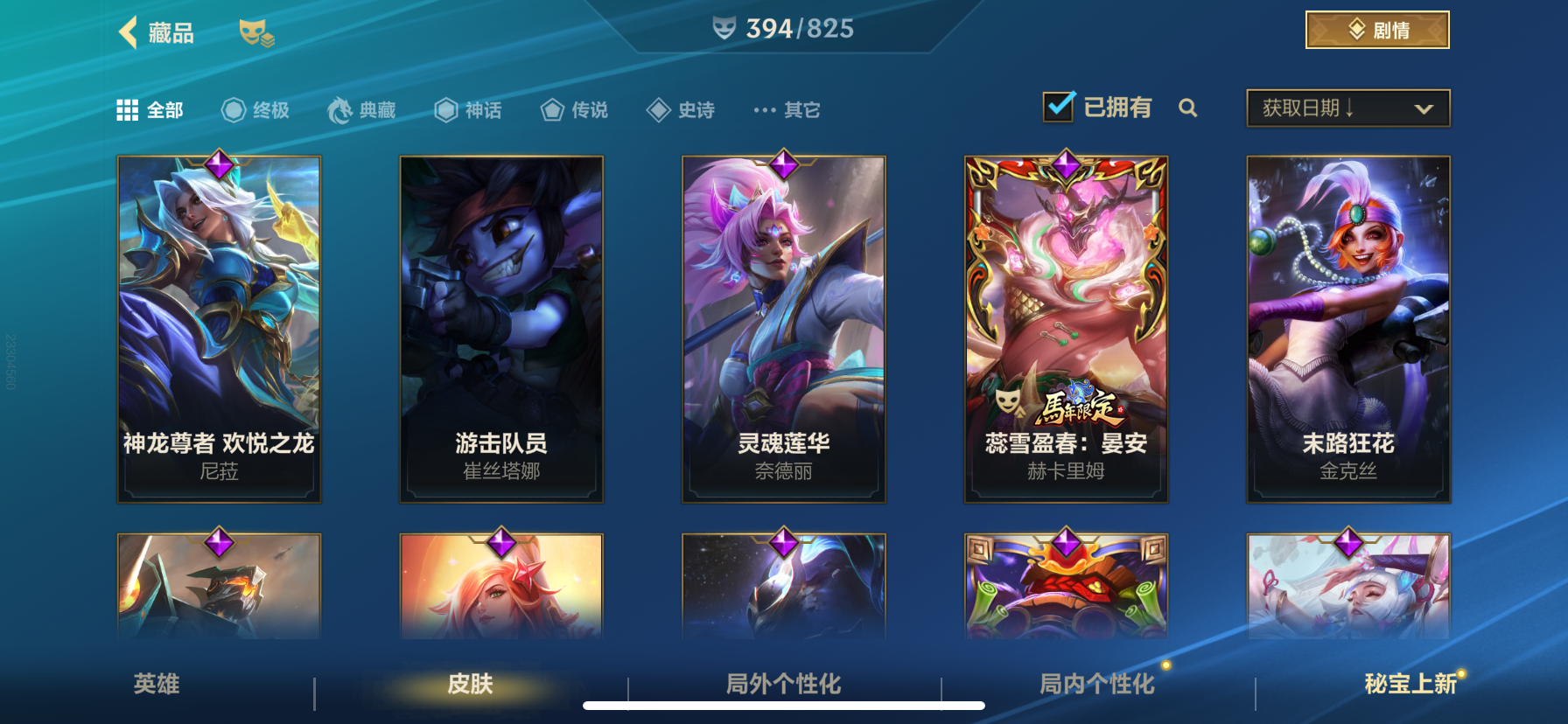Click the skin count badge showing 394/825

click(783, 28)
